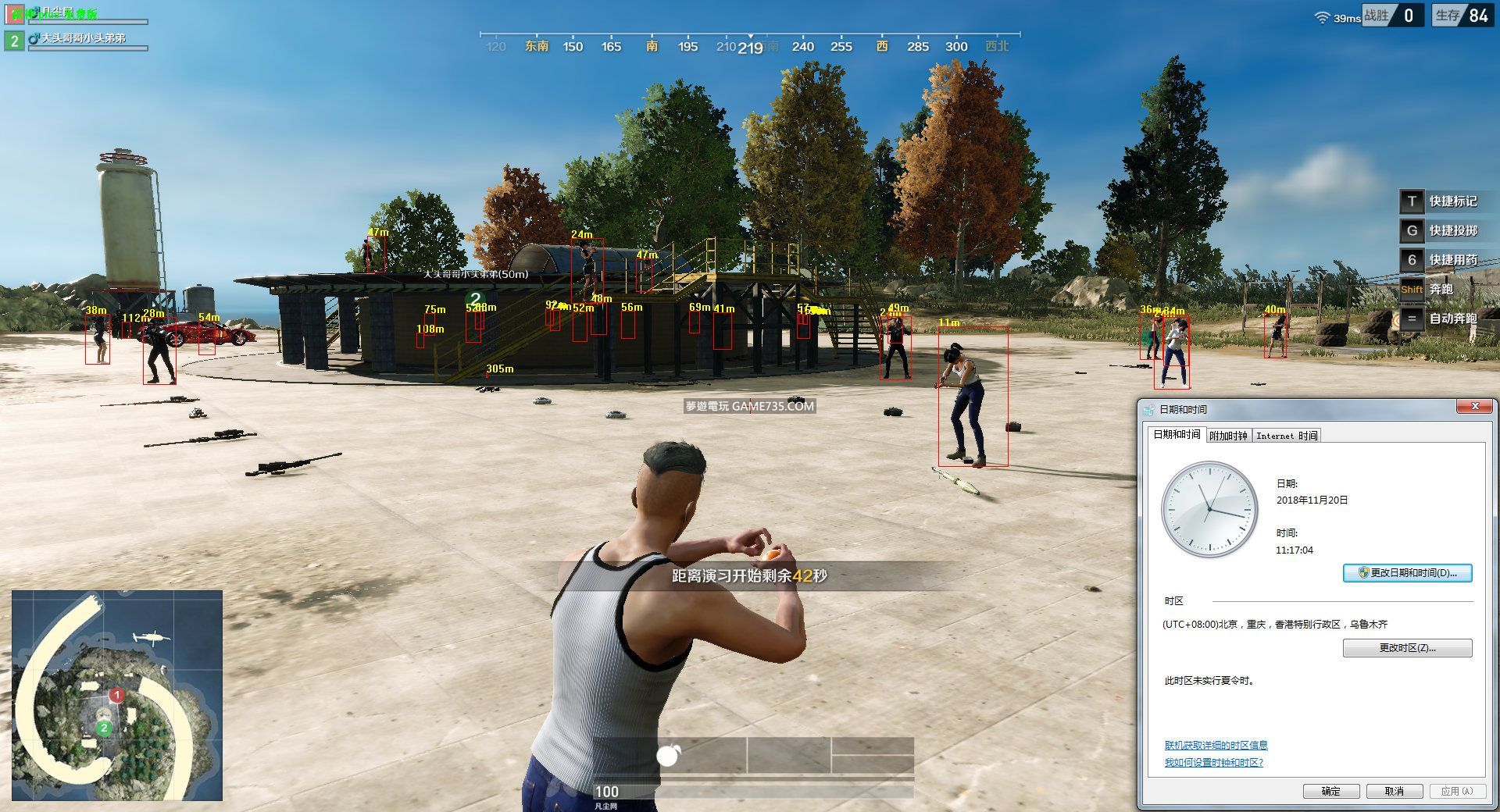Click the 更改时区 button
This screenshot has height=812, width=1500.
[x=1407, y=648]
